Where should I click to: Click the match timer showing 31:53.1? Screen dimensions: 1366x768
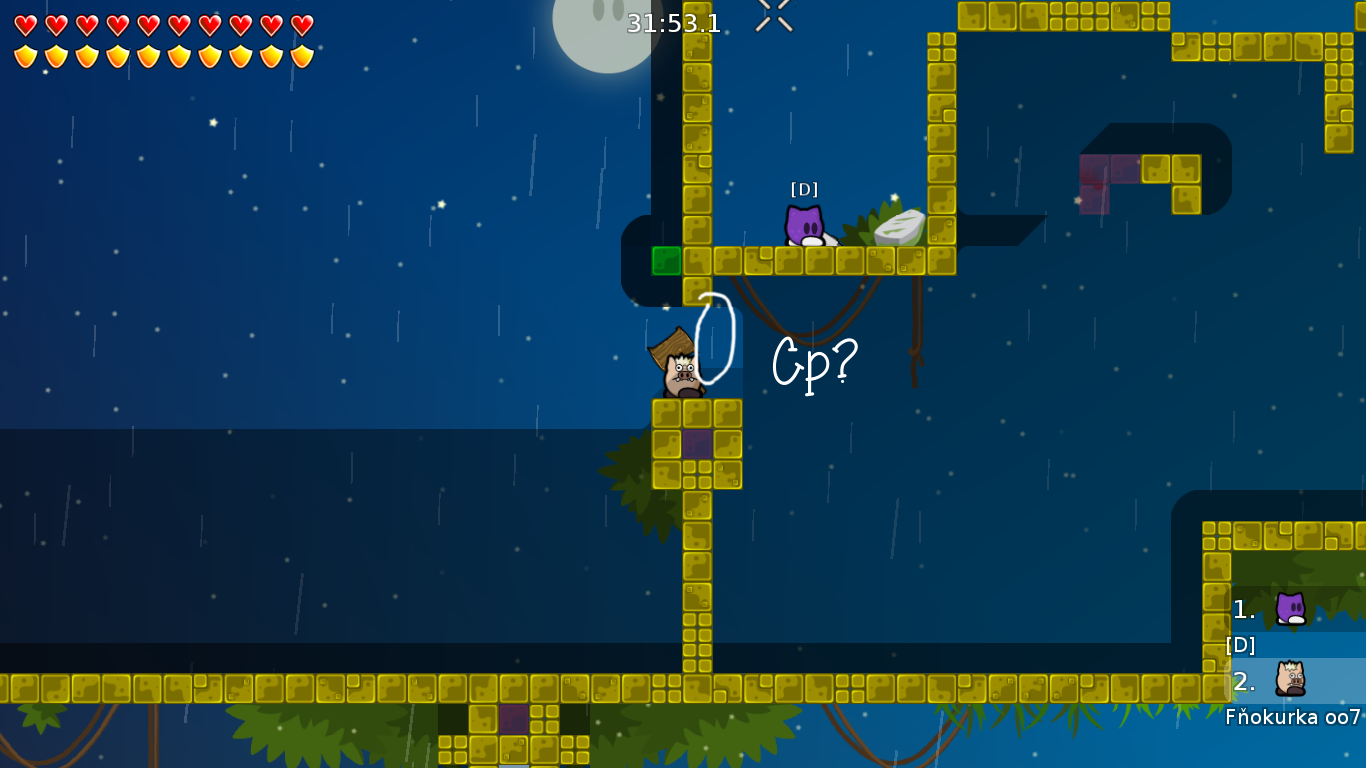pos(673,25)
